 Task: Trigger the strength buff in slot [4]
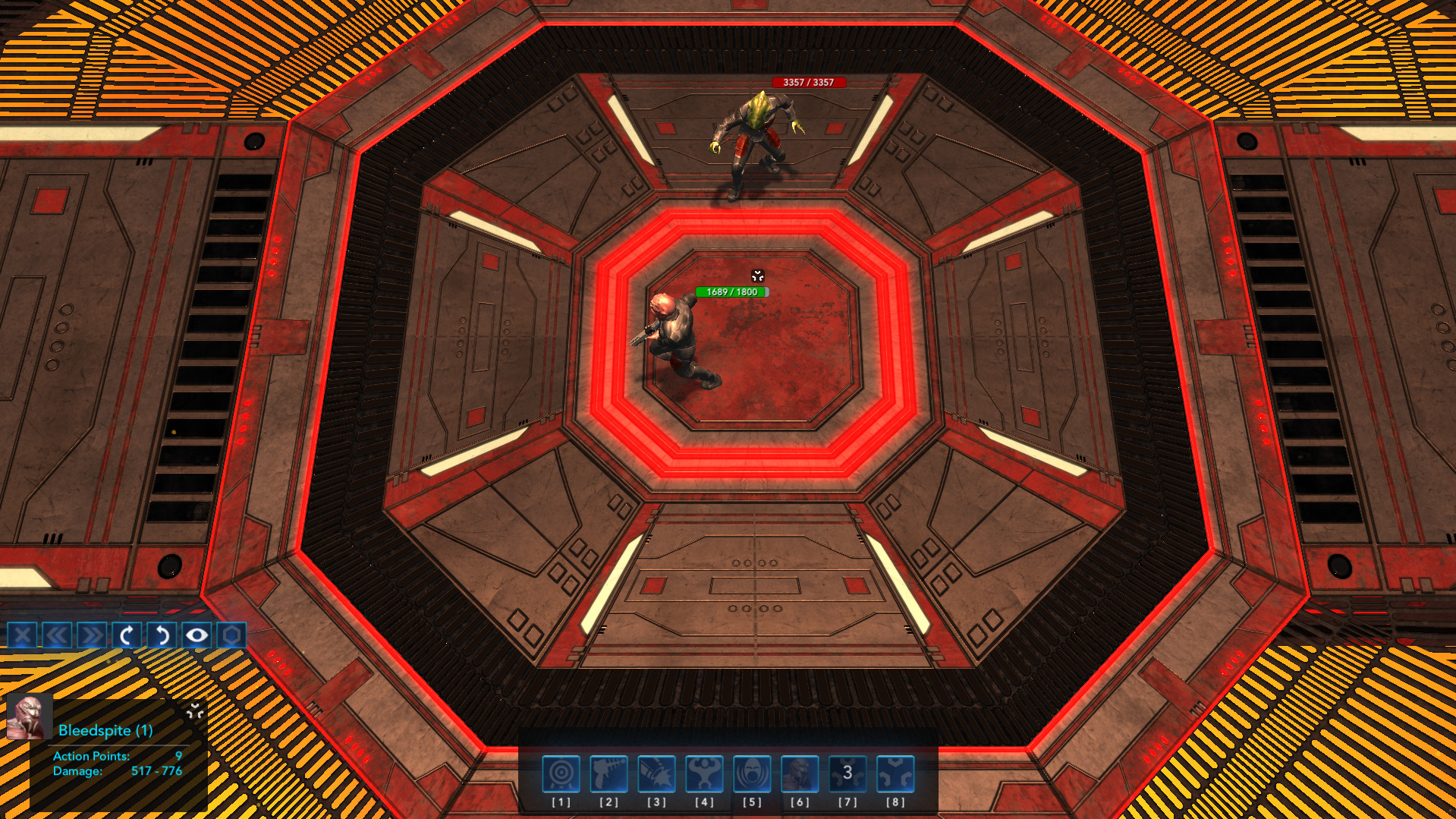pyautogui.click(x=705, y=773)
